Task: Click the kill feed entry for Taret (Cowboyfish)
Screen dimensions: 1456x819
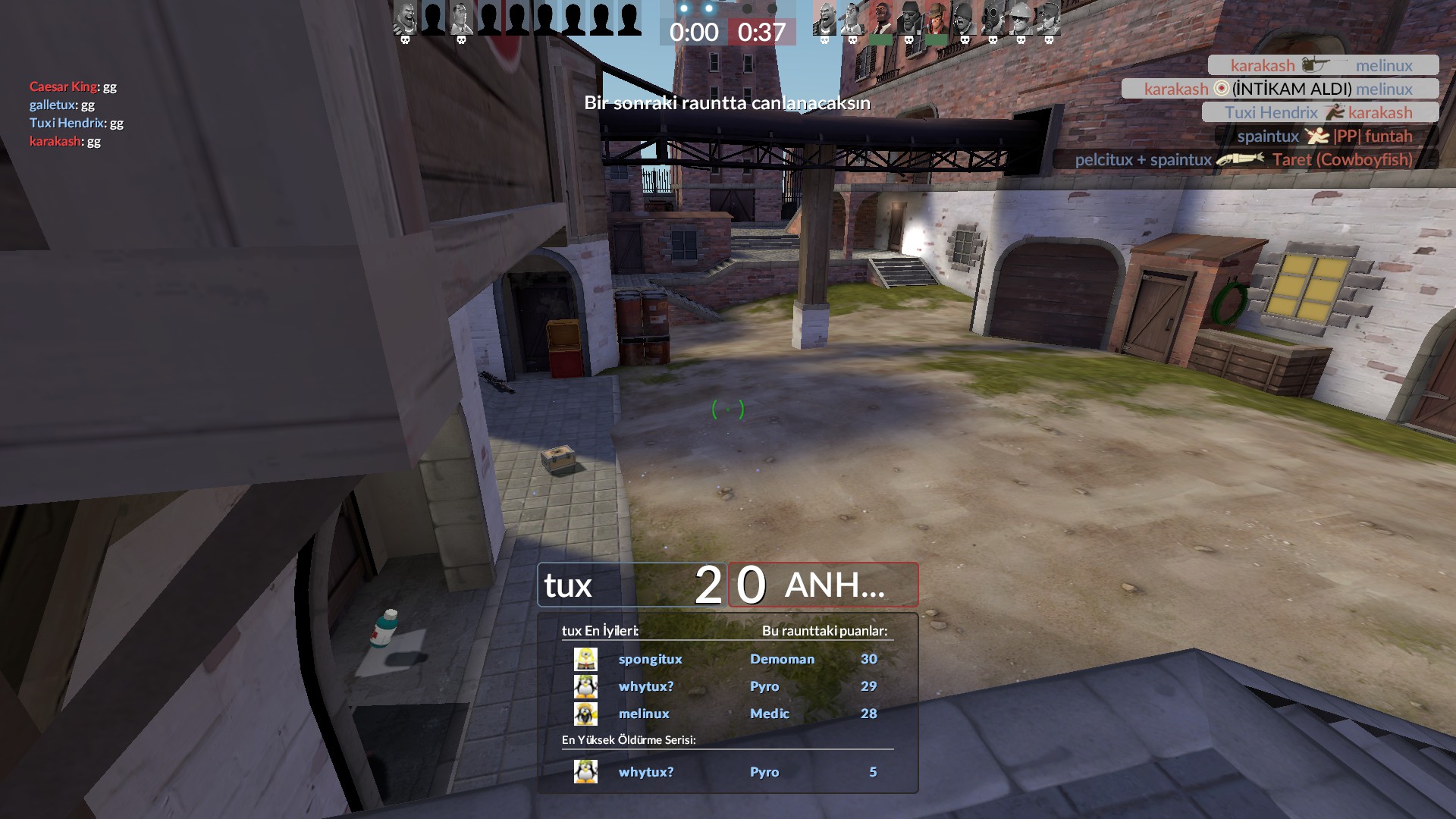Action: pyautogui.click(x=1245, y=160)
